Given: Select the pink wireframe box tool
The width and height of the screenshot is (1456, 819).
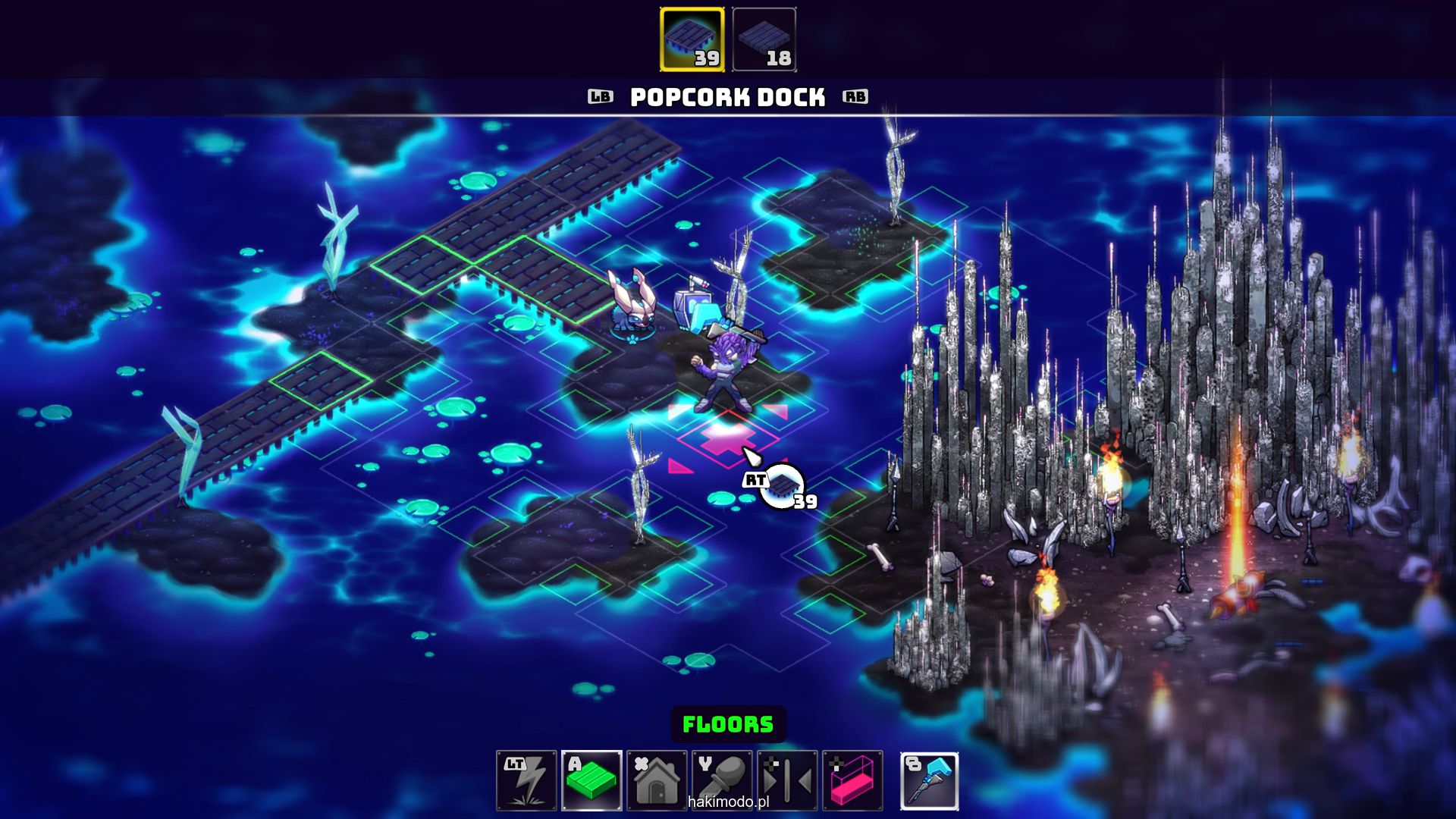Looking at the screenshot, I should pos(852,780).
